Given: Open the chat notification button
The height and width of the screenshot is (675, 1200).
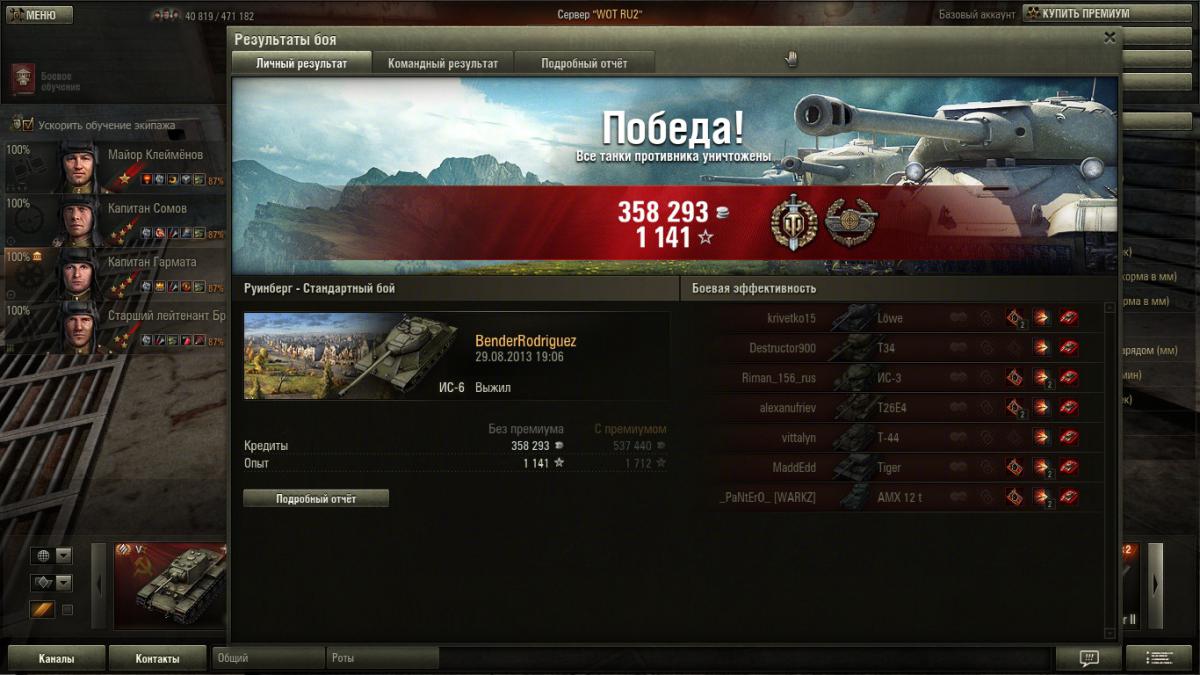Looking at the screenshot, I should click(1089, 658).
